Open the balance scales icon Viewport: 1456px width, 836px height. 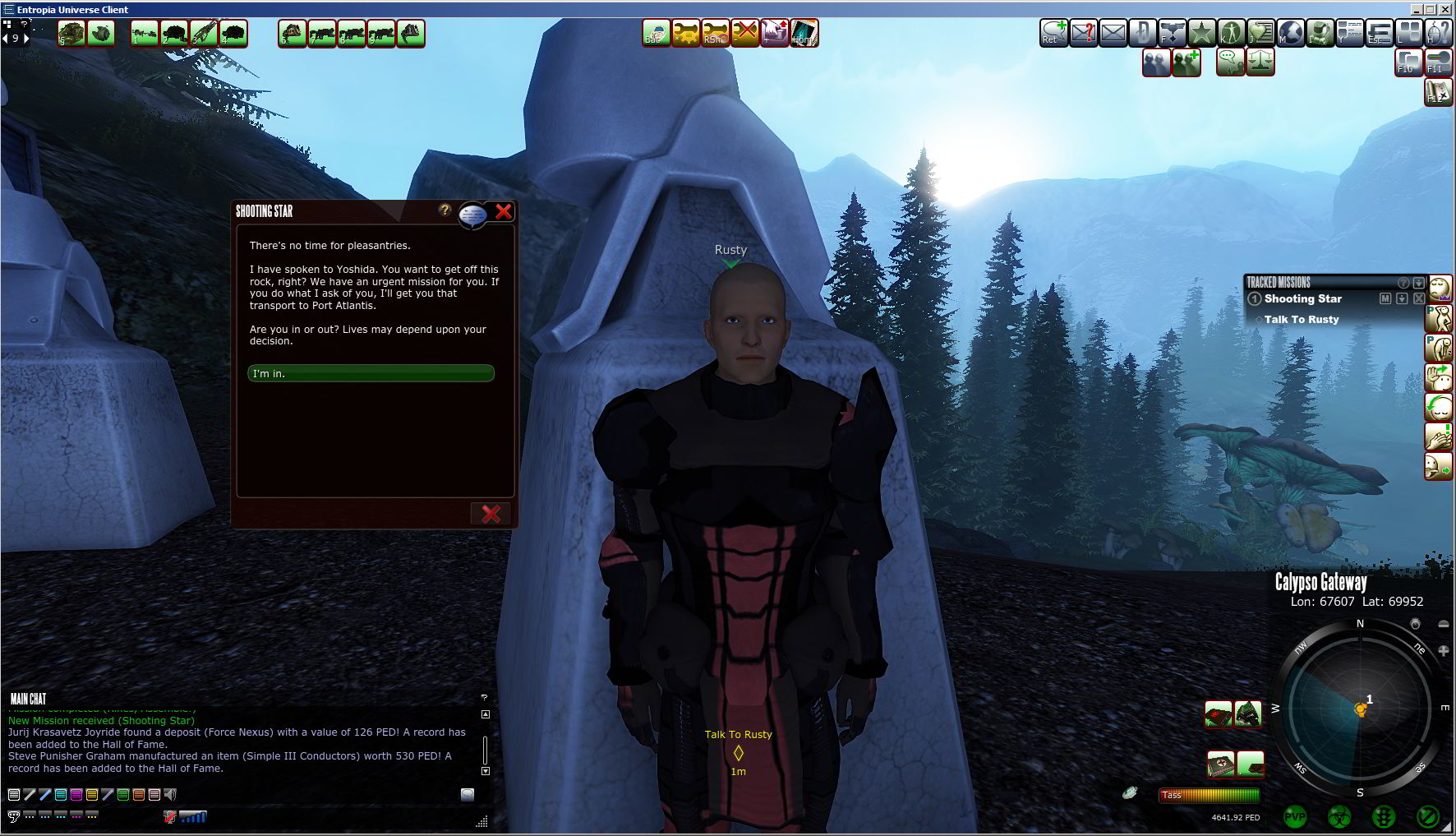tap(1260, 62)
